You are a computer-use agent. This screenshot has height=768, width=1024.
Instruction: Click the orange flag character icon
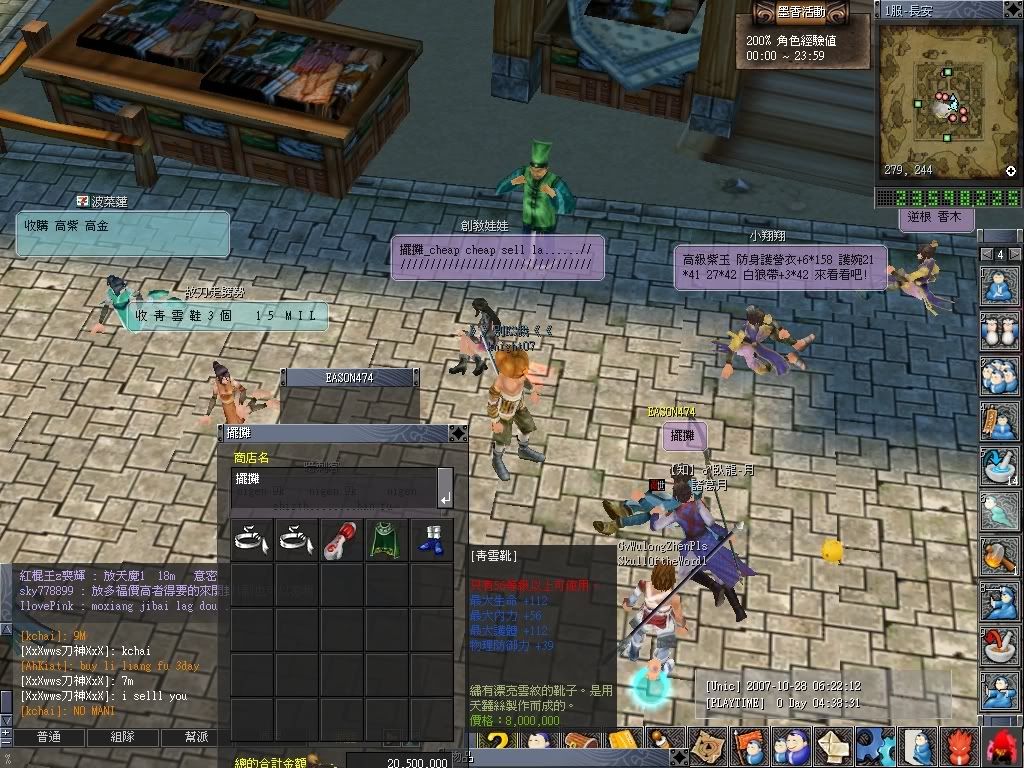pos(748,746)
